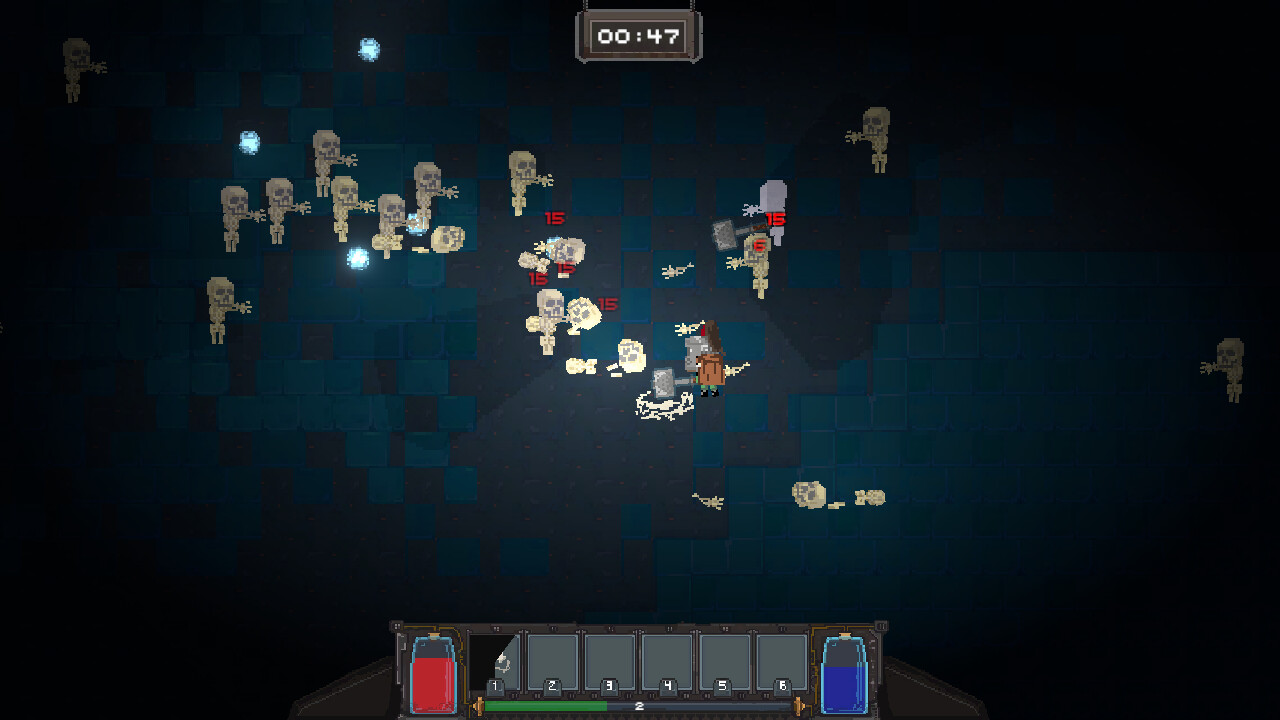
Task: Click hotbar slot 4
Action: [x=666, y=662]
